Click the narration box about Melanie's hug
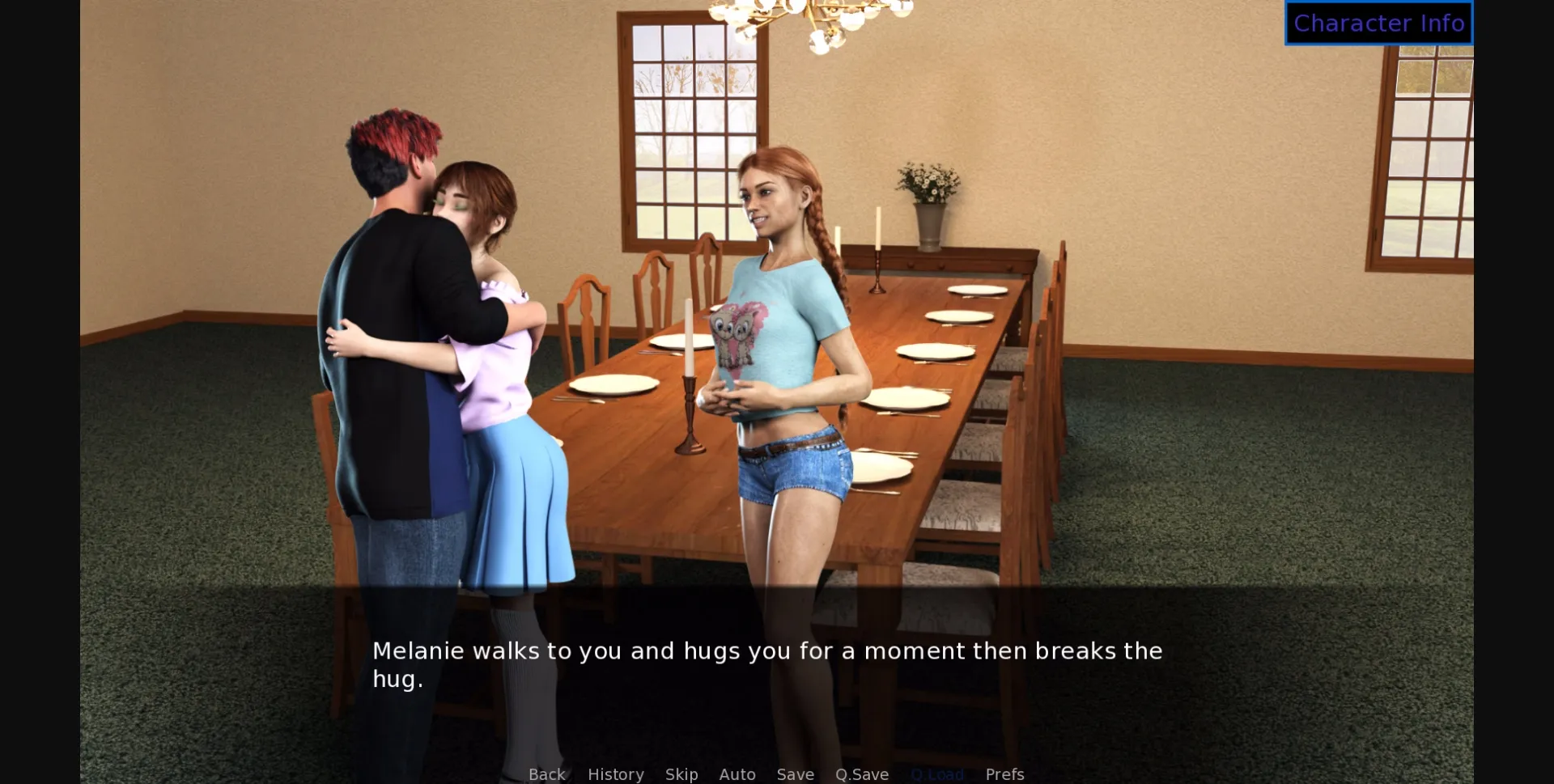1554x784 pixels. pyautogui.click(x=767, y=663)
